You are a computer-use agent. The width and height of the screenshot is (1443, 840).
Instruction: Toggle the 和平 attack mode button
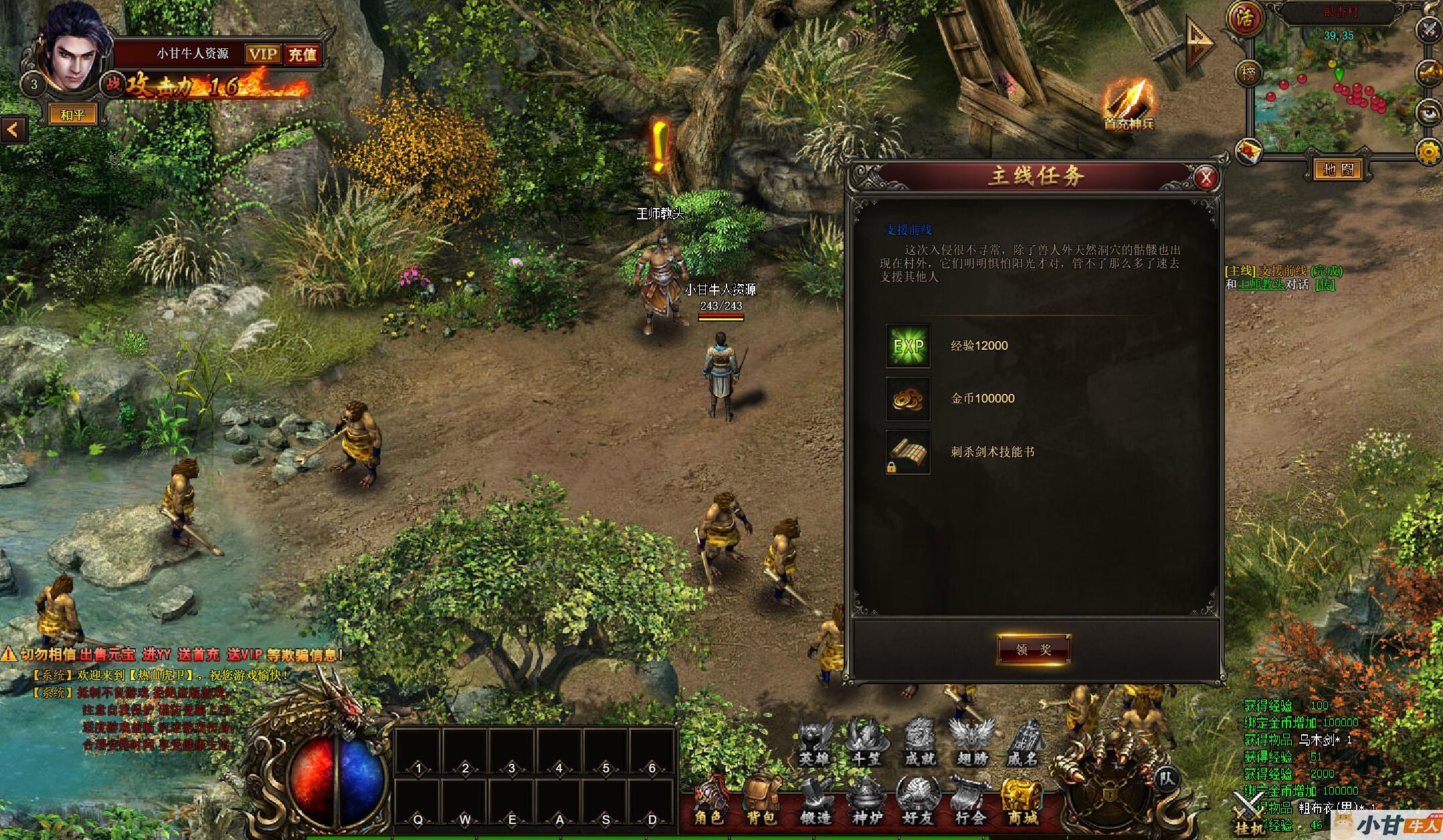point(72,115)
